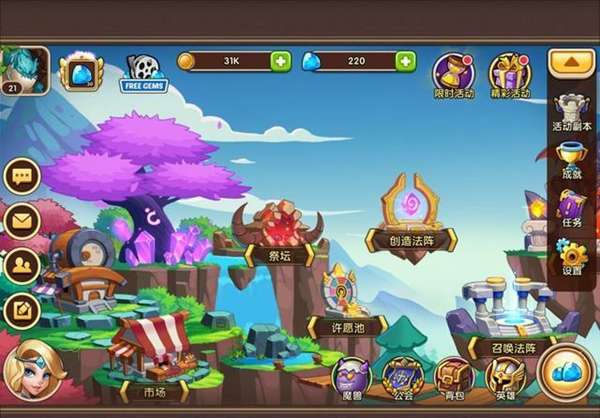The image size is (600, 418).
Task: View the 任务 quest book
Action: click(x=572, y=210)
